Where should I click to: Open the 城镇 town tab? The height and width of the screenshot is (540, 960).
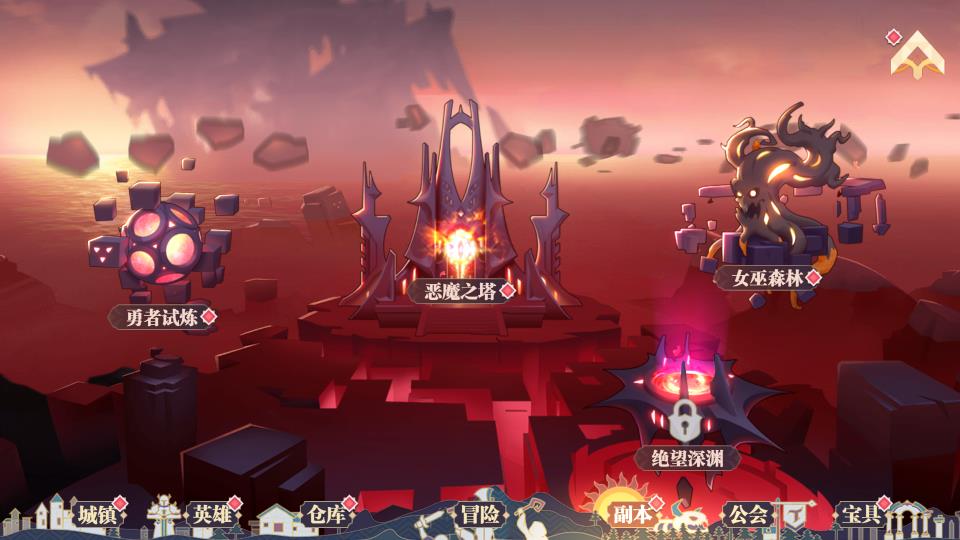[97, 515]
